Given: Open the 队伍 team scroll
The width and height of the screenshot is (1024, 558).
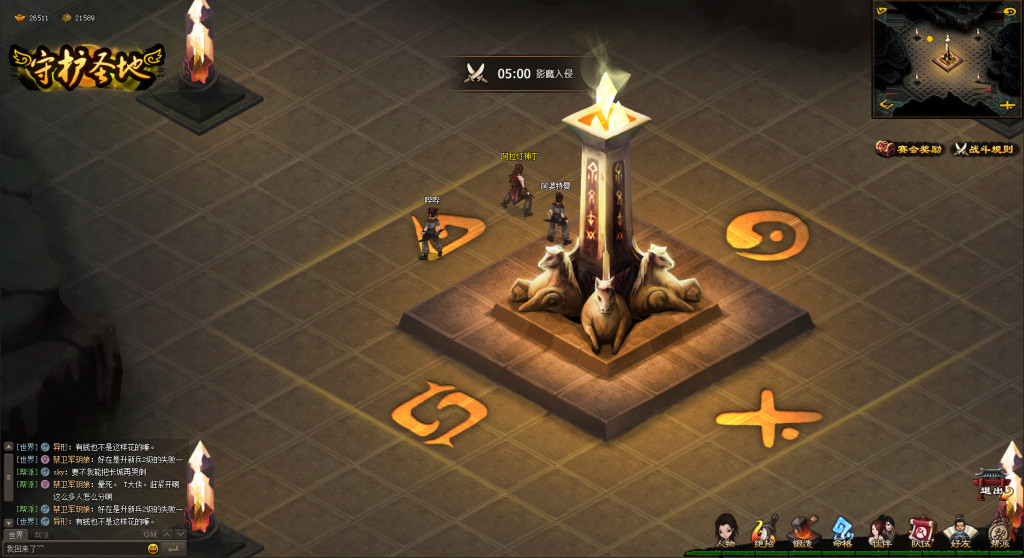Looking at the screenshot, I should point(920,531).
